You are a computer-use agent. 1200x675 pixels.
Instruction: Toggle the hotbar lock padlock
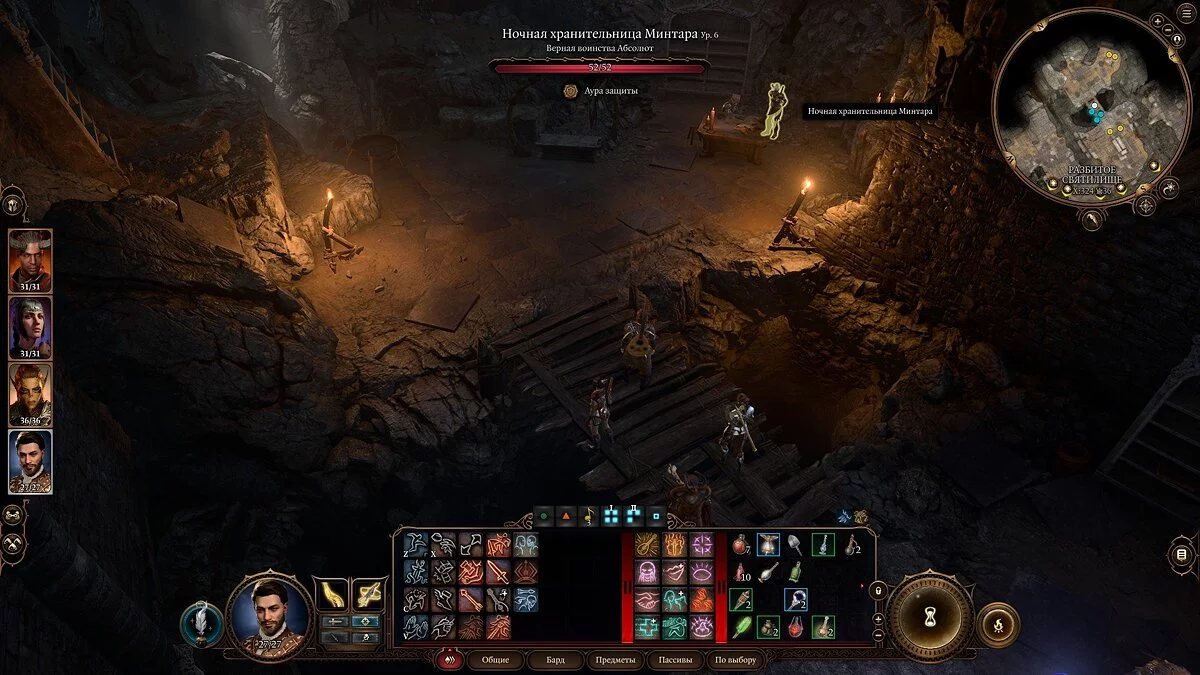(x=880, y=590)
